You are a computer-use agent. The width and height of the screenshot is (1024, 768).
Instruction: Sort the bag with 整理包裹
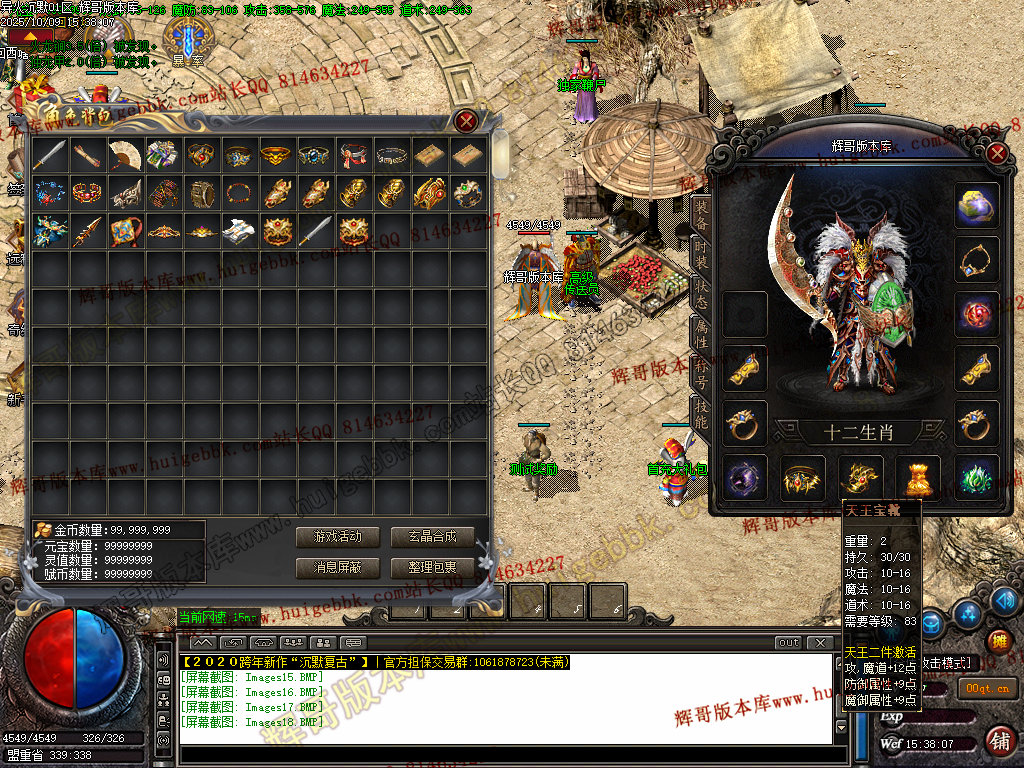point(432,568)
